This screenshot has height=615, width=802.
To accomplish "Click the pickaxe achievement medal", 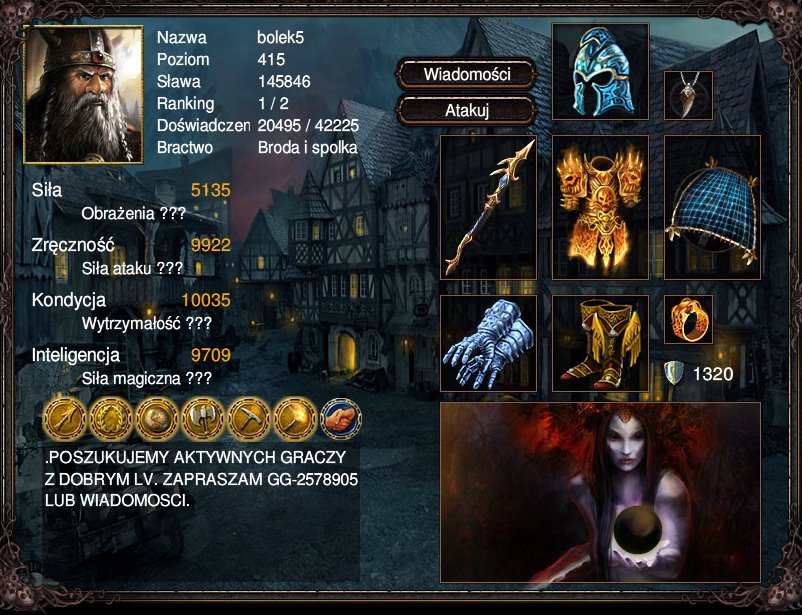I will coord(248,418).
